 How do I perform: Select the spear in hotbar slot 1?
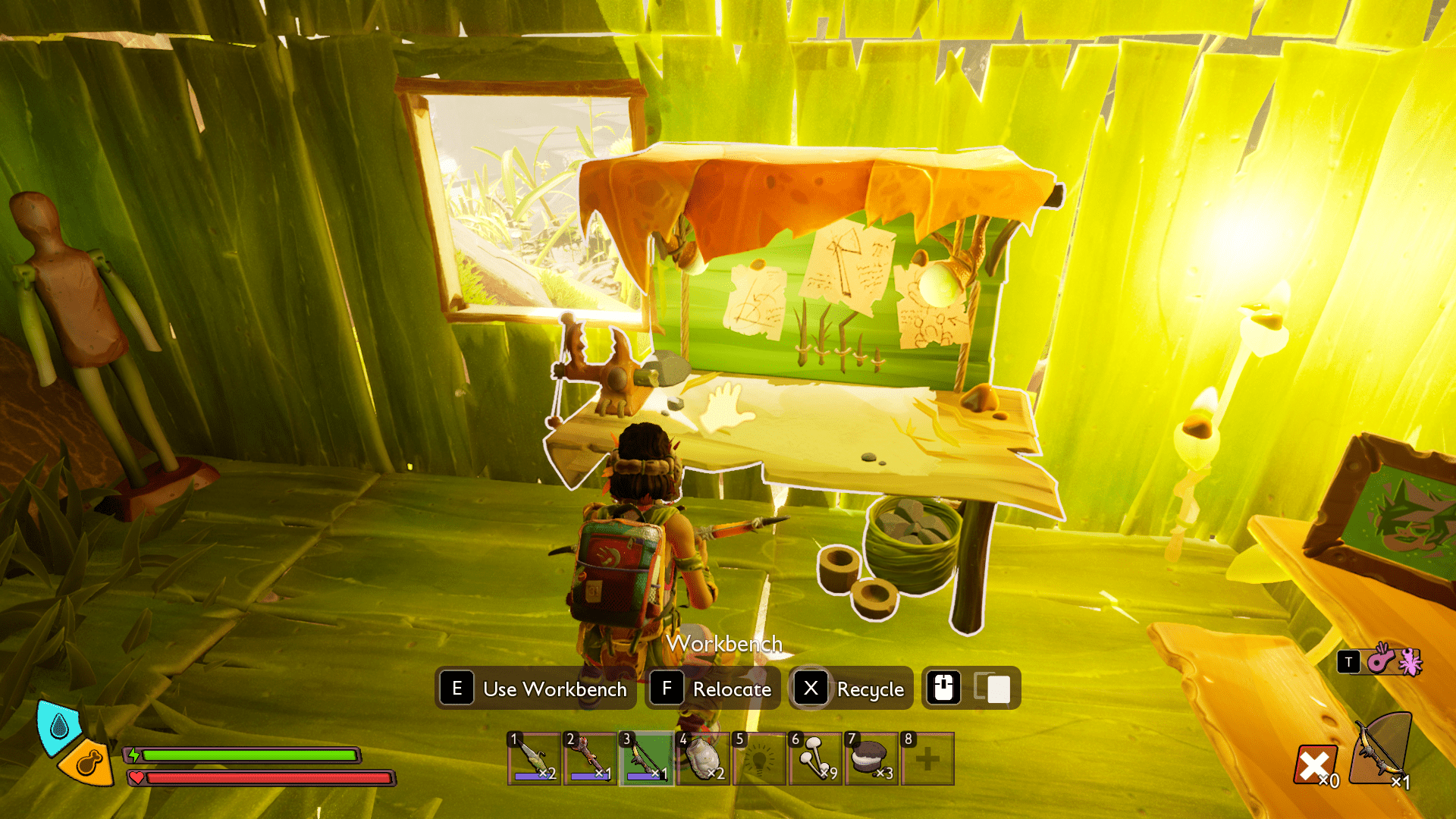point(533,758)
